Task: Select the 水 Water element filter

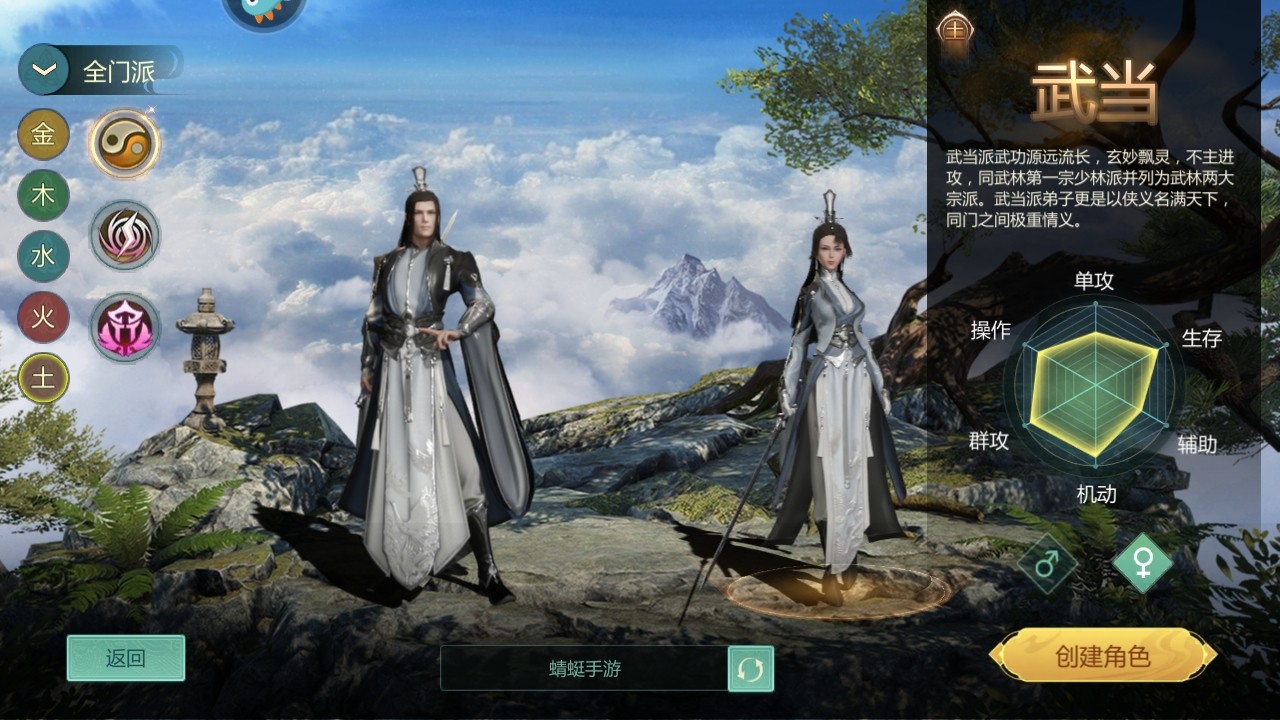Action: coord(42,257)
